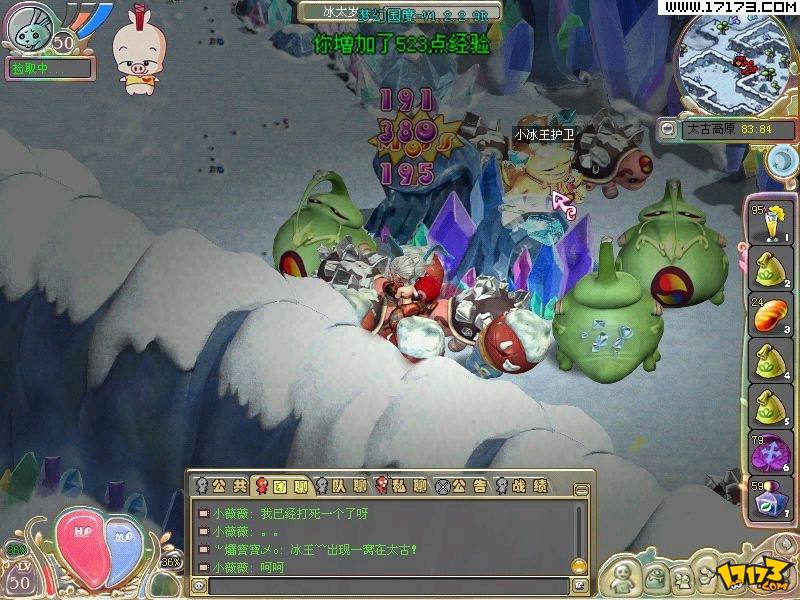800x600 pixels.
Task: Click the small button left of 太古高原 label
Action: (x=667, y=129)
